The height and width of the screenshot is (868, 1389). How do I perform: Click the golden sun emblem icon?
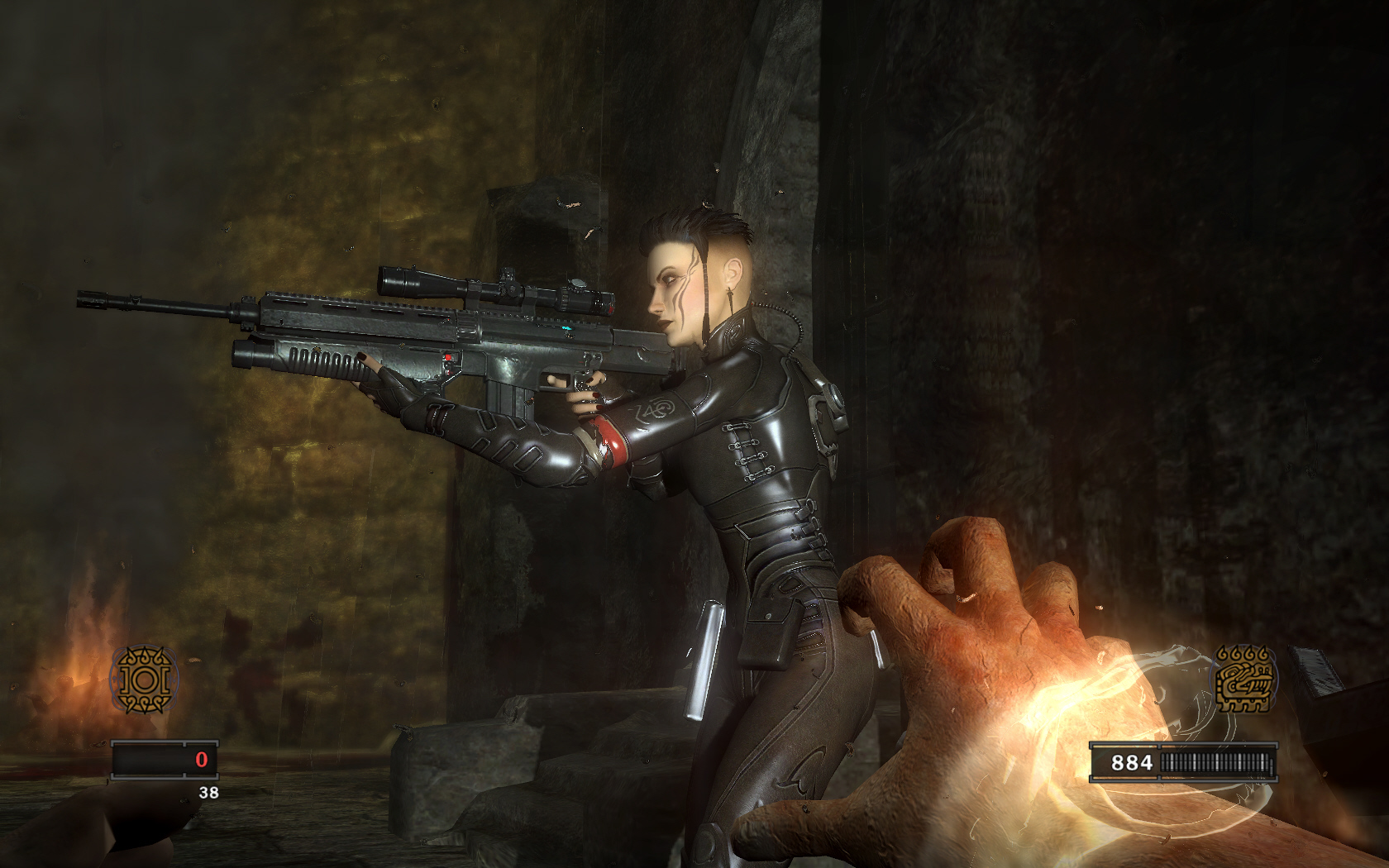click(x=145, y=680)
